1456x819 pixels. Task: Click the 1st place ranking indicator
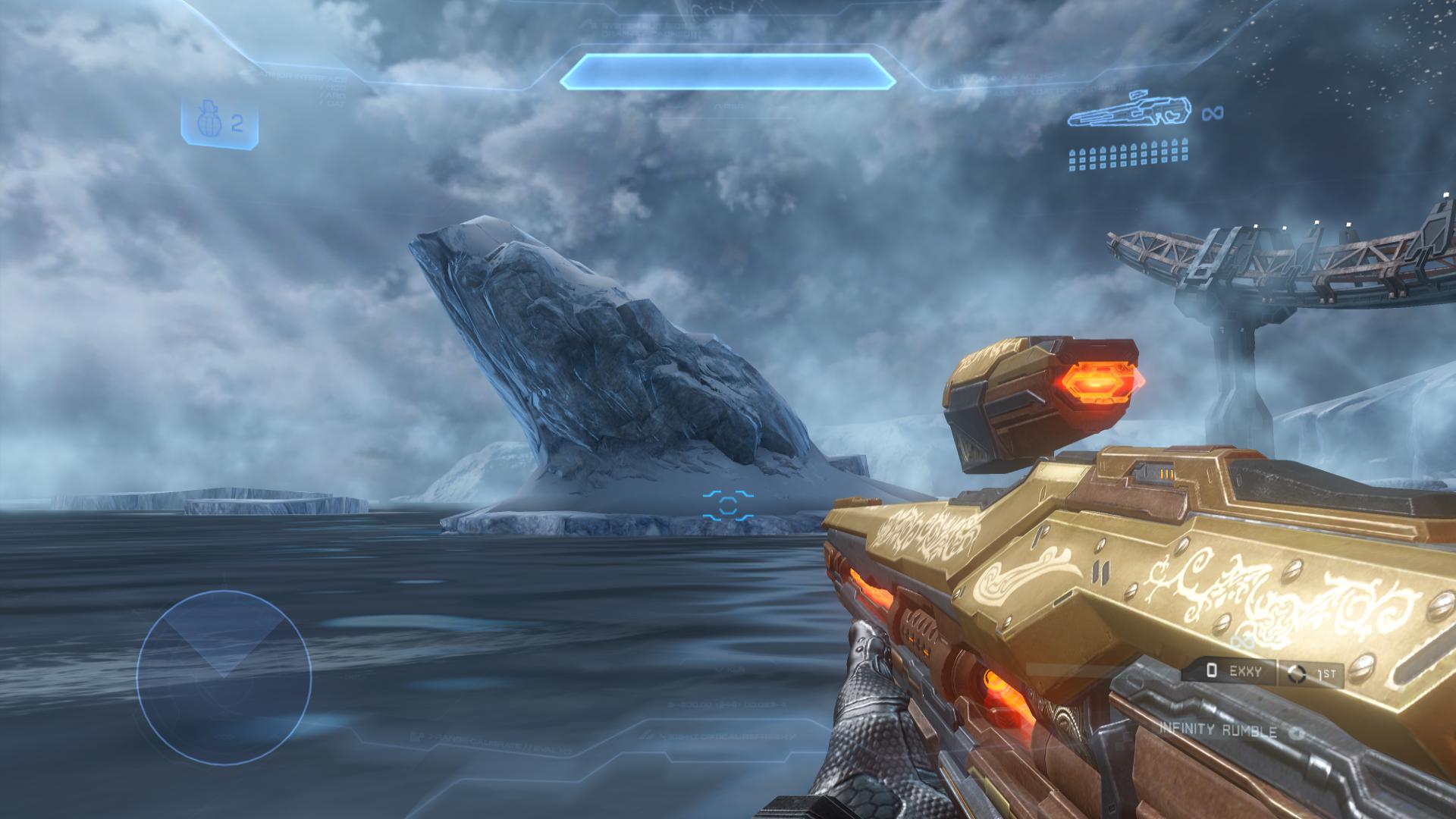click(1311, 673)
